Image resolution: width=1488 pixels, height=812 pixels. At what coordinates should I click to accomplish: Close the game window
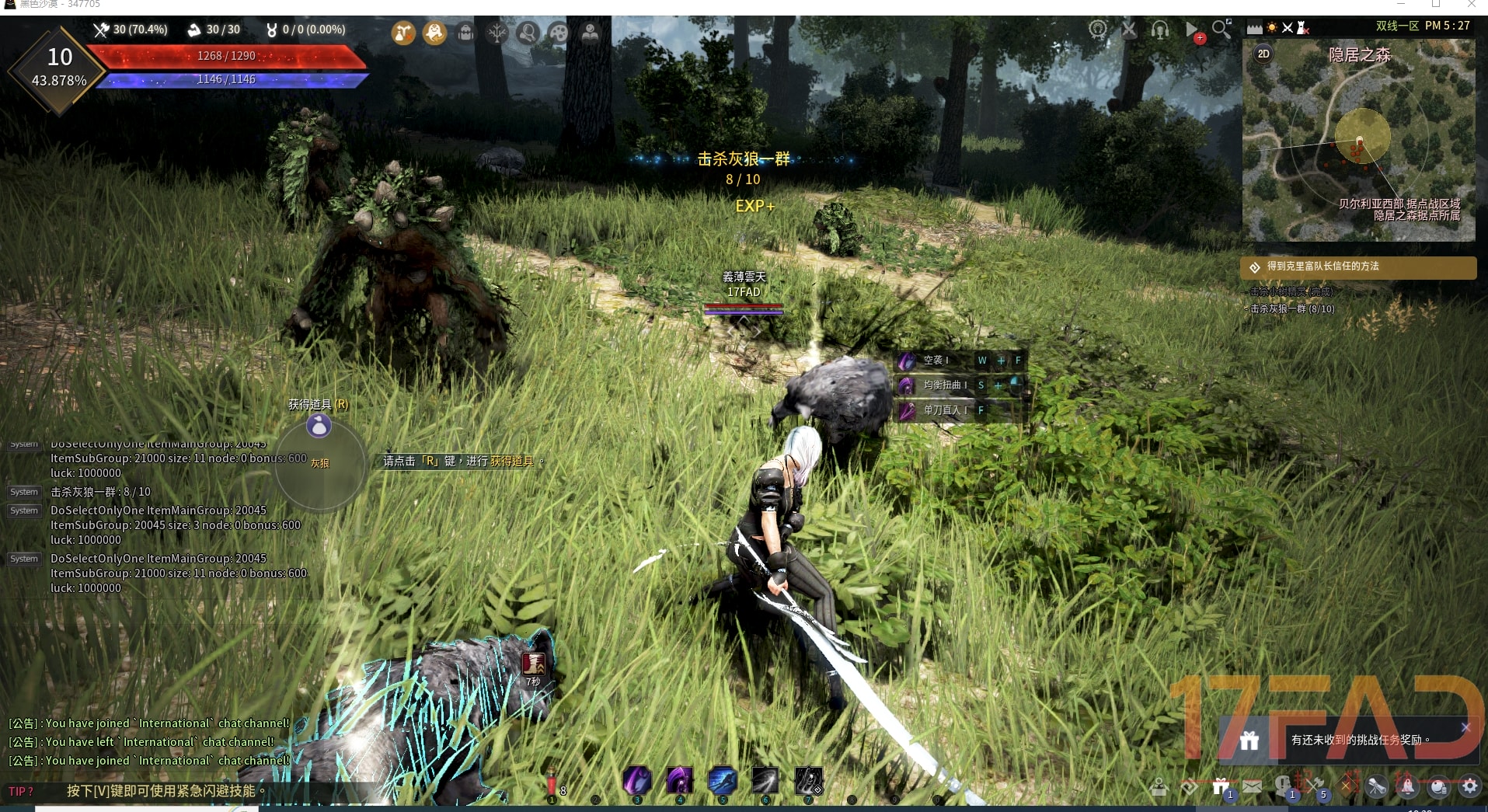[1472, 4]
